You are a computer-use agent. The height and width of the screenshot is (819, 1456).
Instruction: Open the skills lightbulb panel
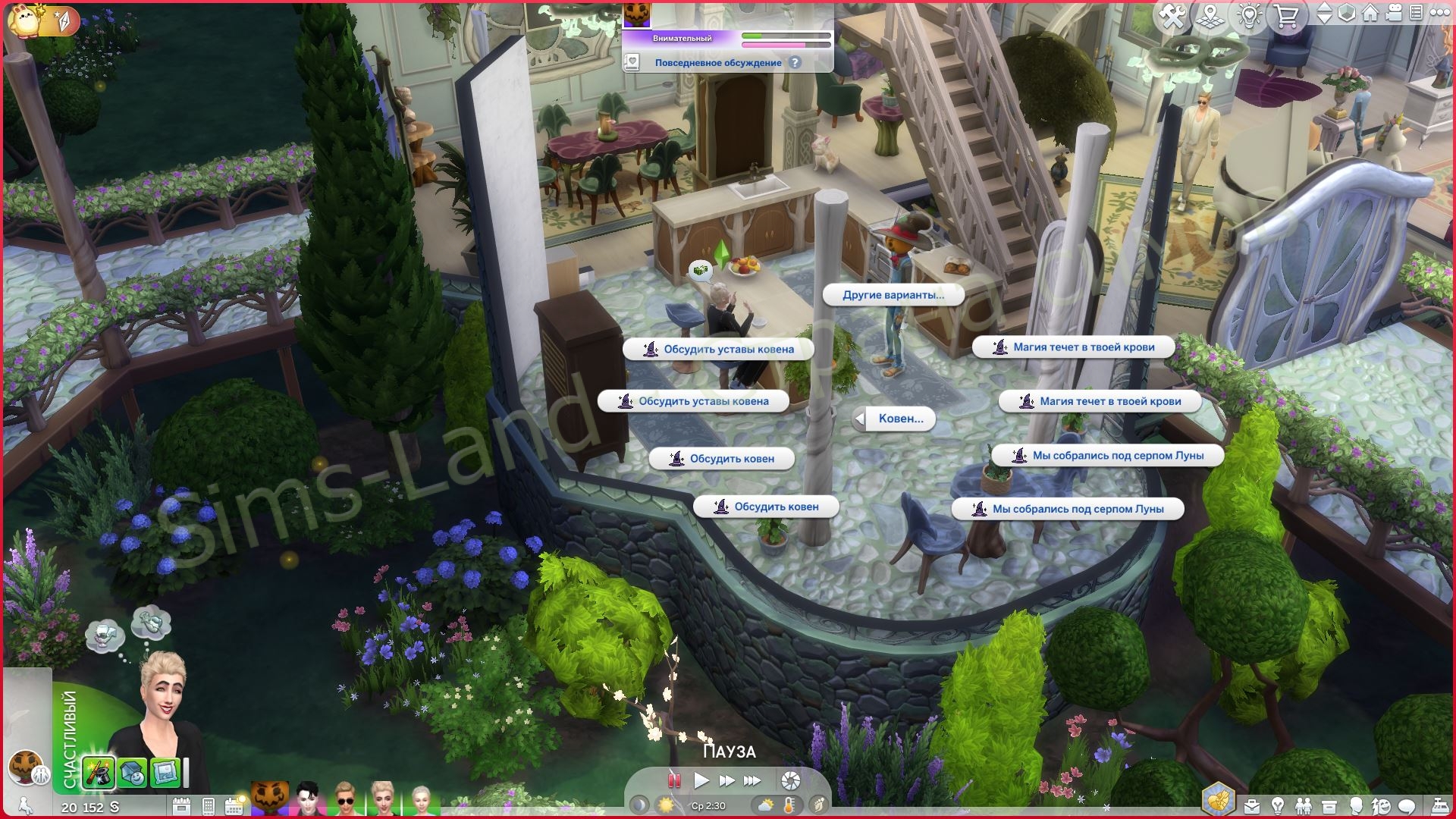[1278, 806]
